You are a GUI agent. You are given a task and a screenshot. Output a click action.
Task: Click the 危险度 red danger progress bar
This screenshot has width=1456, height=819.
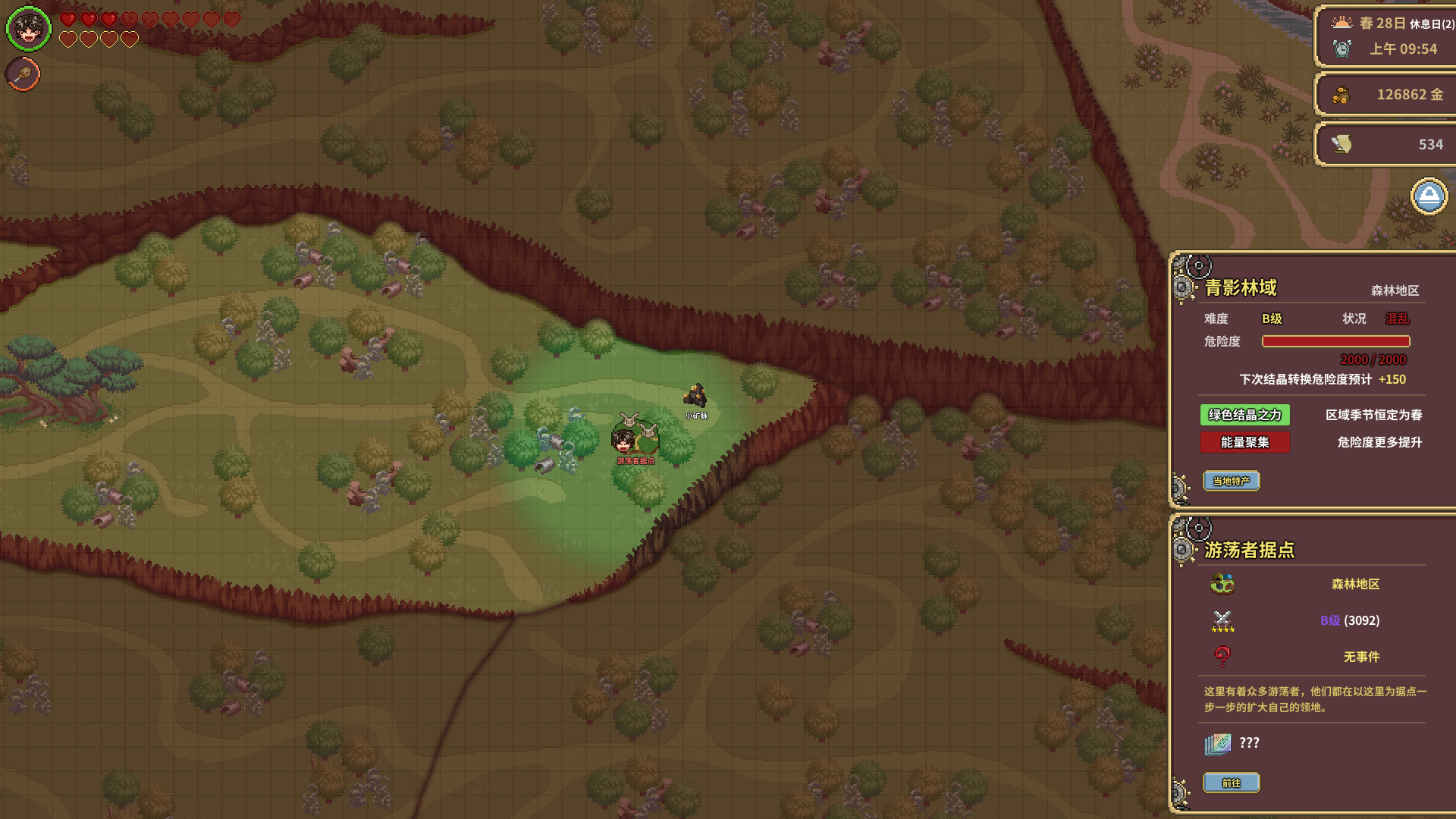click(1336, 341)
